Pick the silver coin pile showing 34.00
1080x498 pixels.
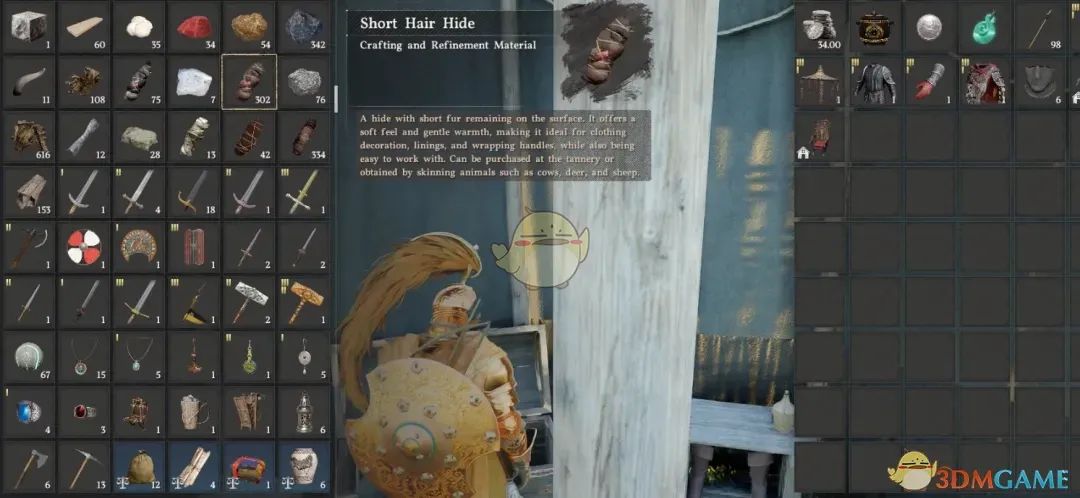(x=822, y=27)
